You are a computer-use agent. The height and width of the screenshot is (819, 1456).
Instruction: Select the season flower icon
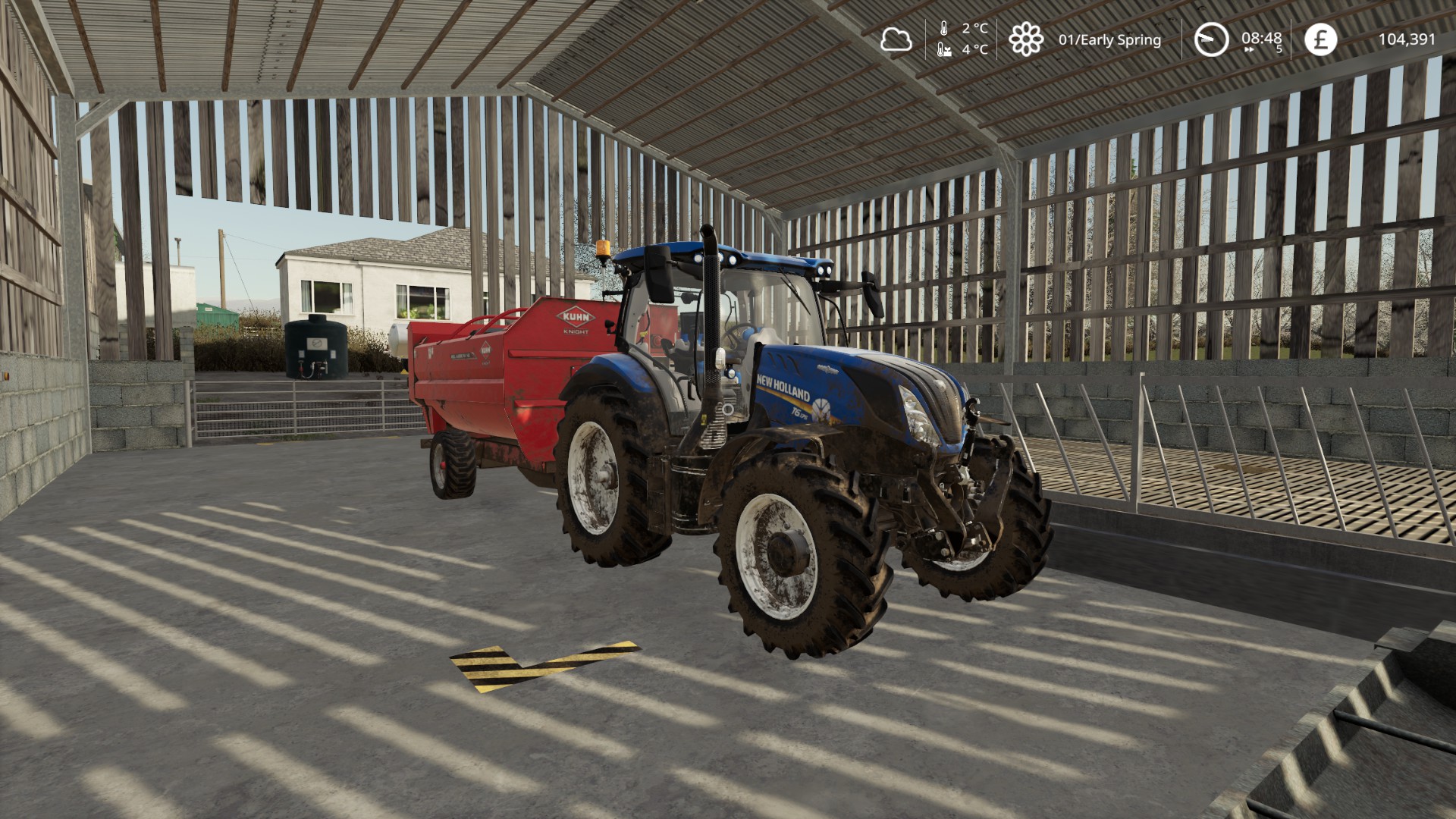(1025, 39)
